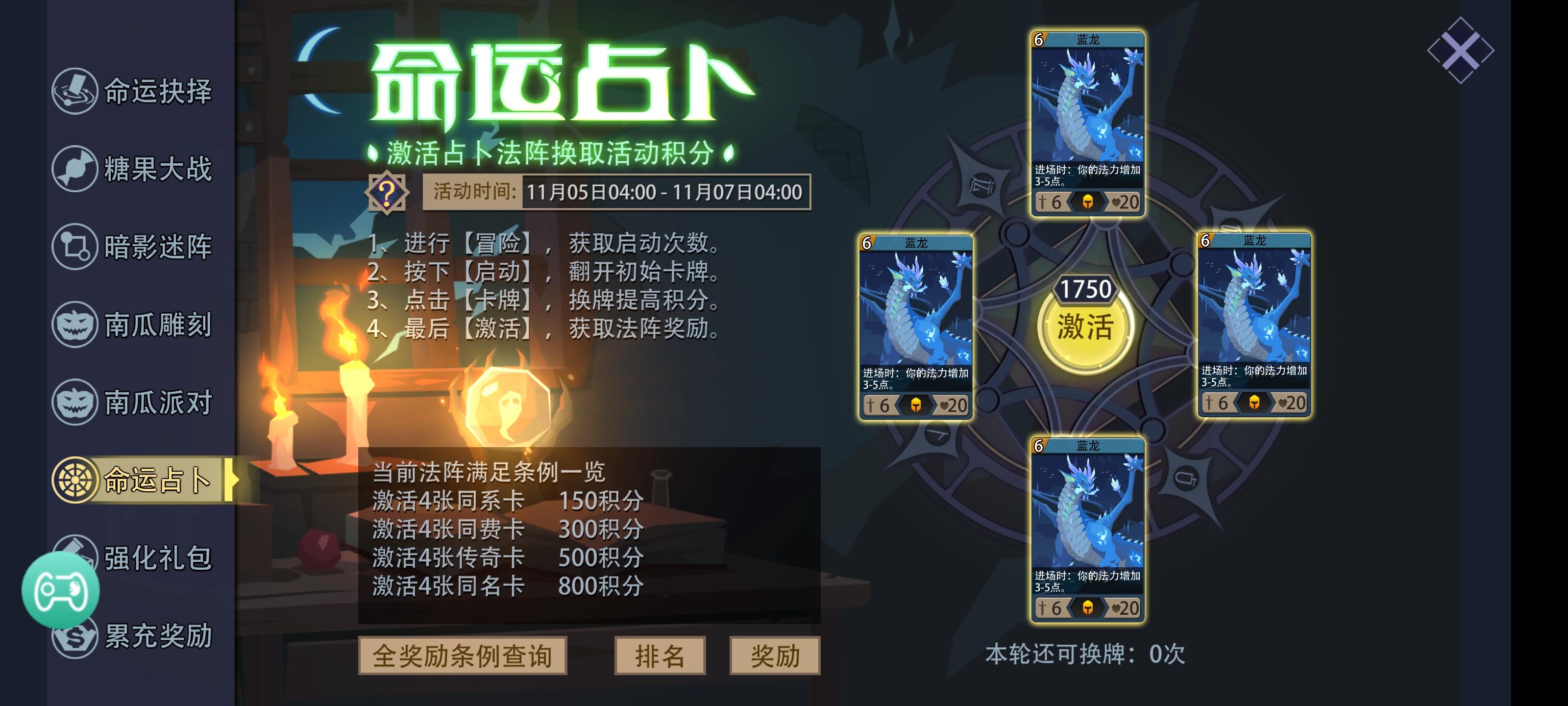
Task: View the 排名 ranking panel
Action: pyautogui.click(x=659, y=656)
